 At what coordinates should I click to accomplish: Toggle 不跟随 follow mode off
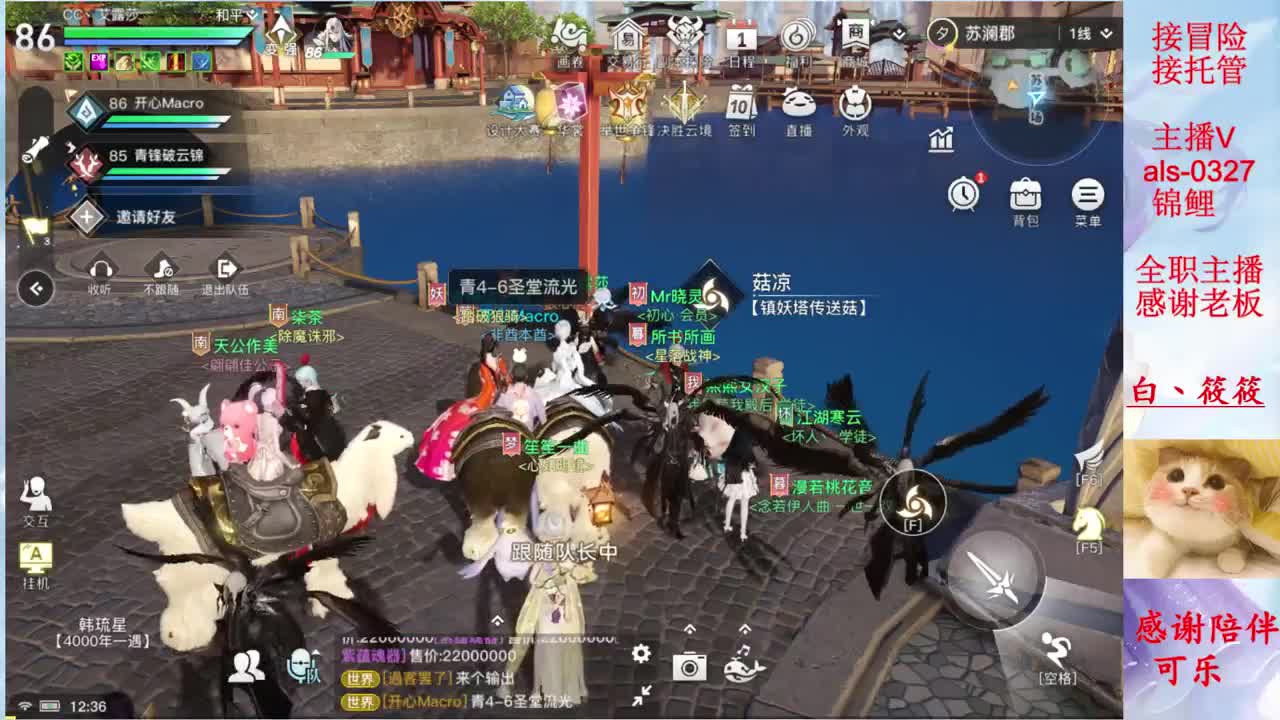click(160, 270)
